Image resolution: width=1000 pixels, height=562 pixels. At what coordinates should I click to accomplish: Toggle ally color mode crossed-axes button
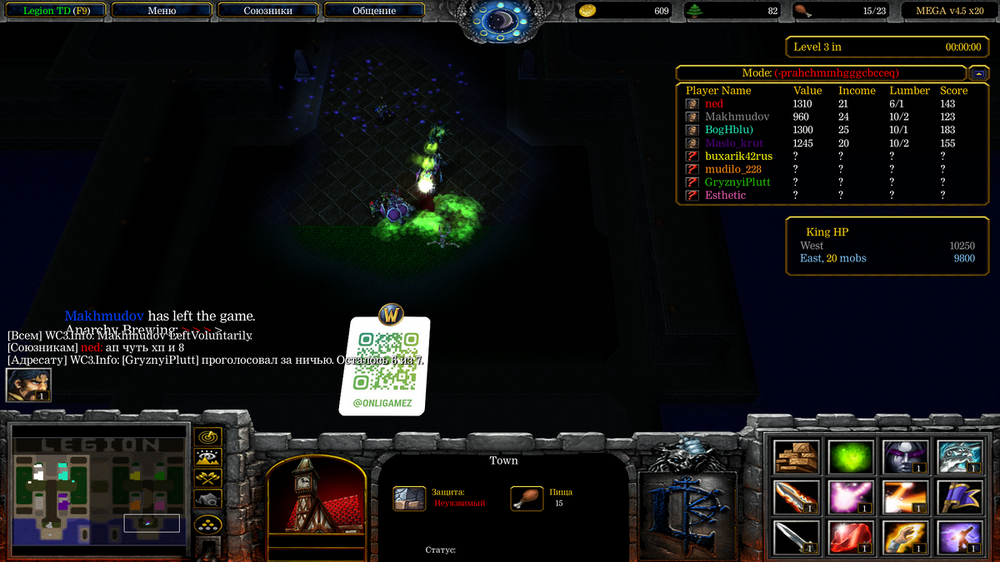point(208,479)
